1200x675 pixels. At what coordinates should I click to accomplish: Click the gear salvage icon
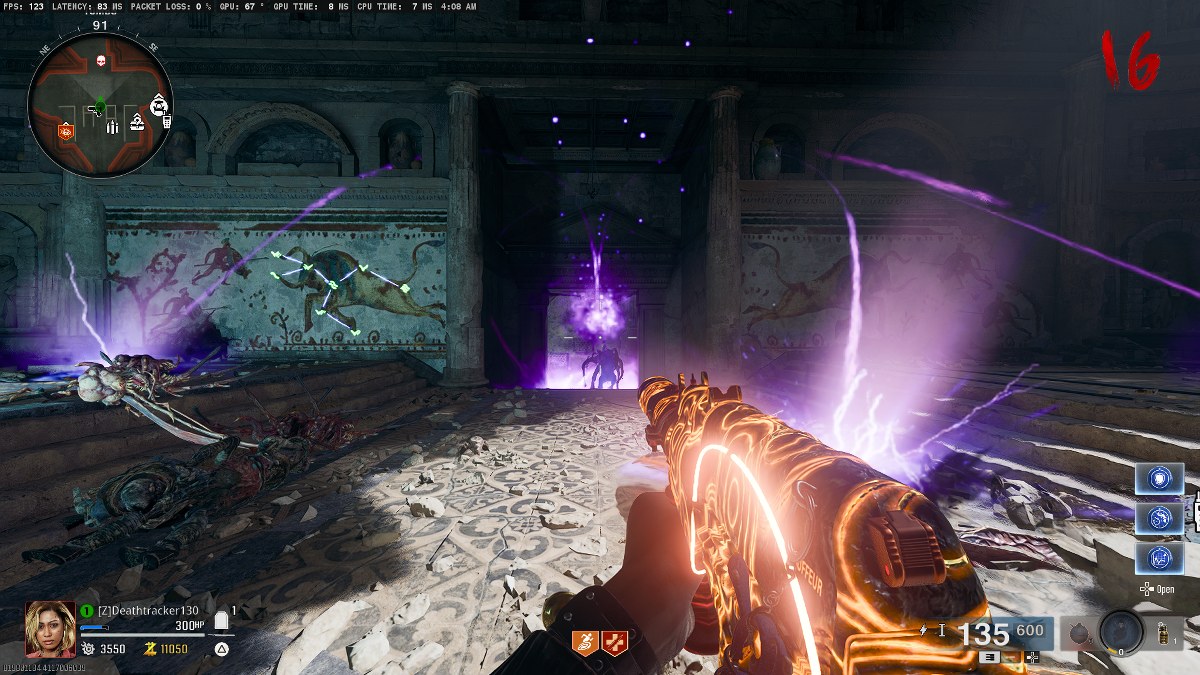pyautogui.click(x=87, y=649)
